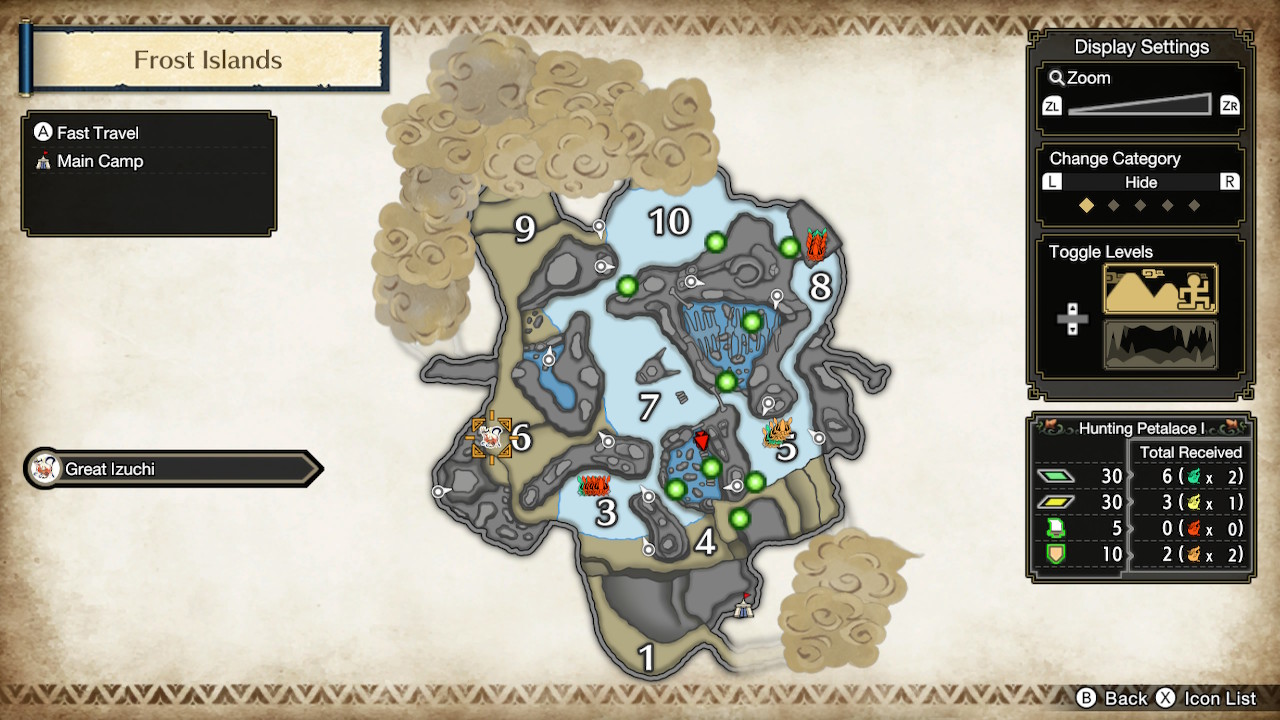Screen dimensions: 1280x720
Task: Adjust the Zoom level slider
Action: tap(1140, 103)
